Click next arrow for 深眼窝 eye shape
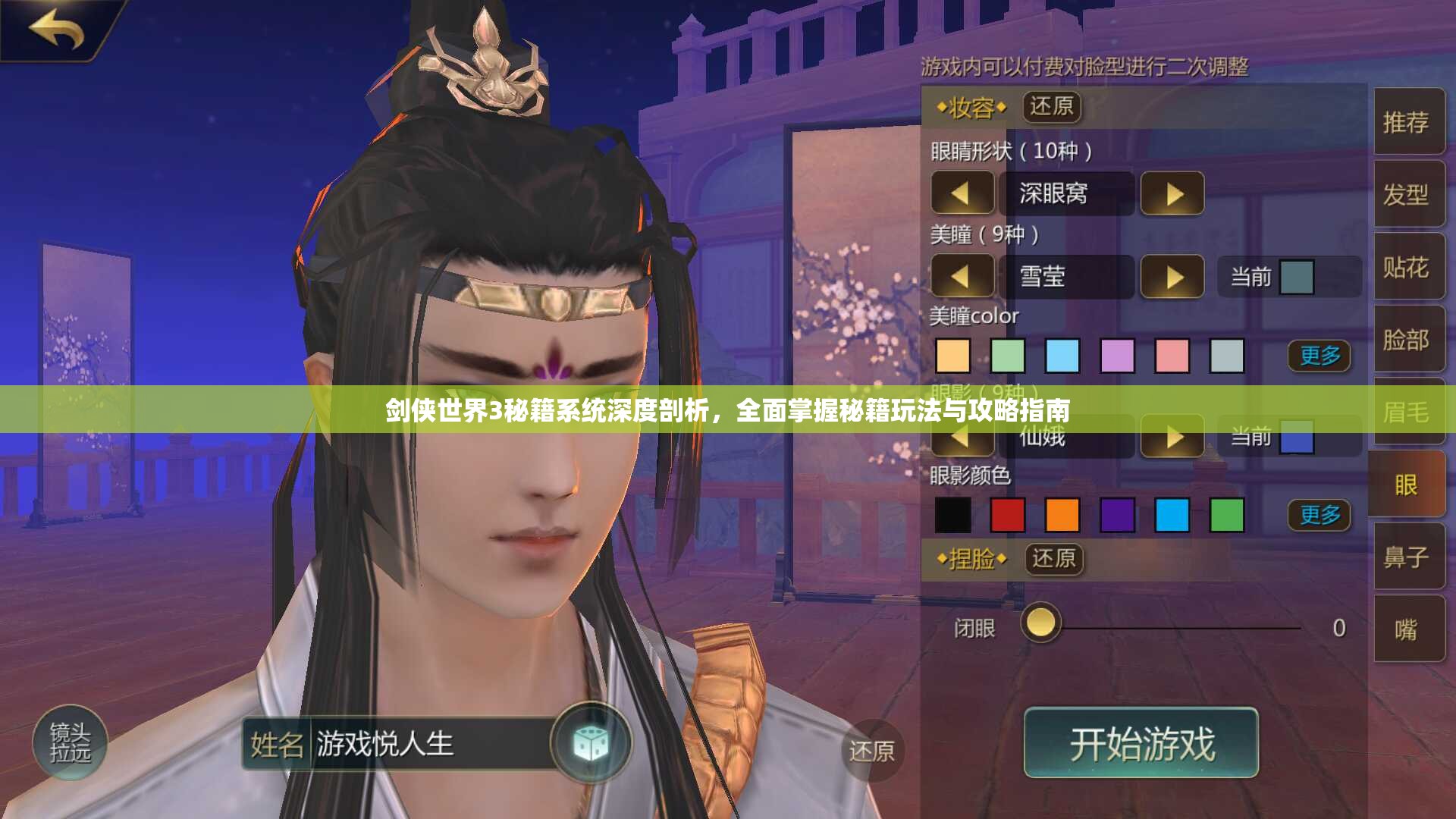 click(x=1174, y=194)
